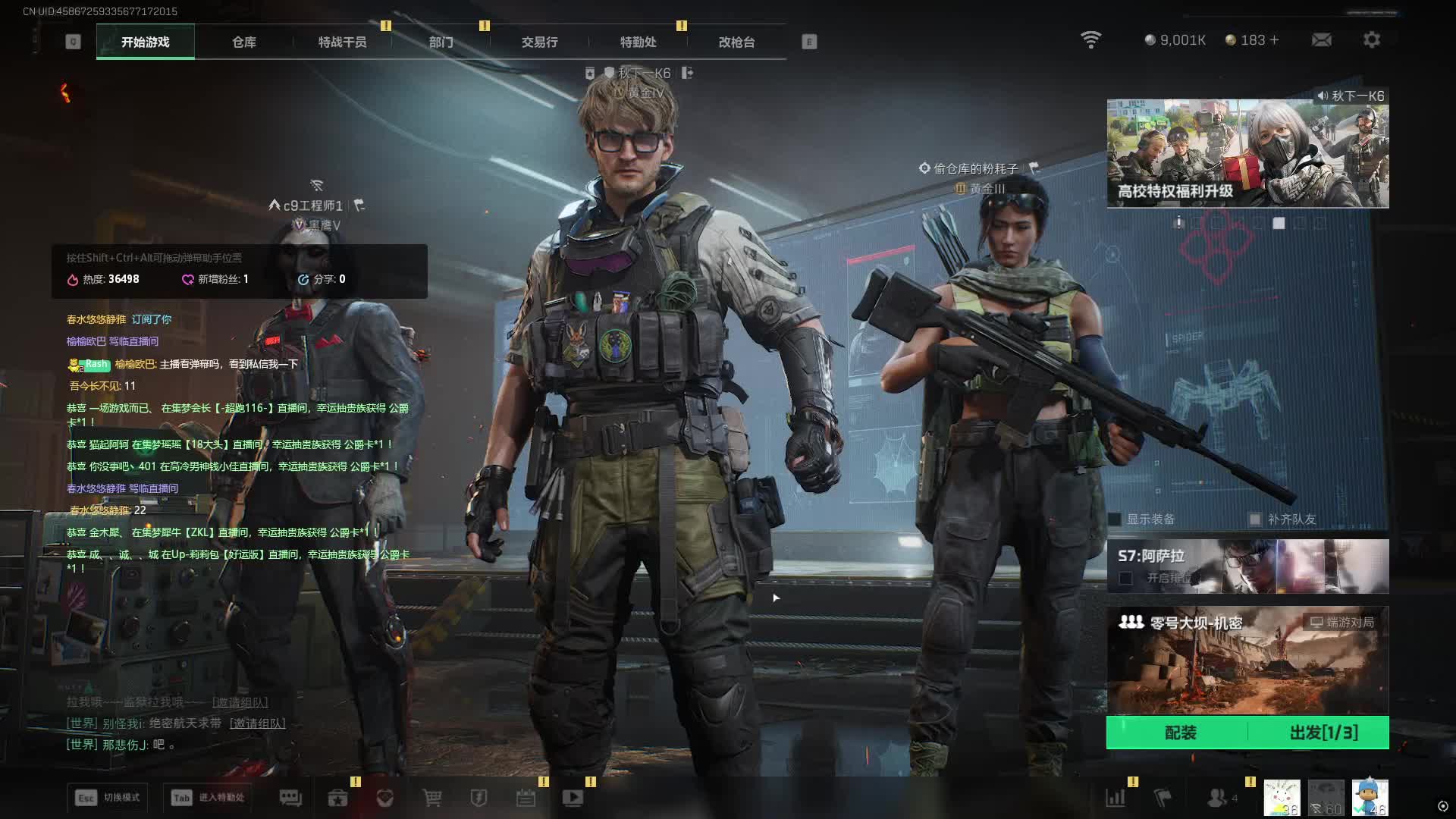Choose the 零号大坝-机密 map card
The height and width of the screenshot is (819, 1456).
click(x=1247, y=660)
